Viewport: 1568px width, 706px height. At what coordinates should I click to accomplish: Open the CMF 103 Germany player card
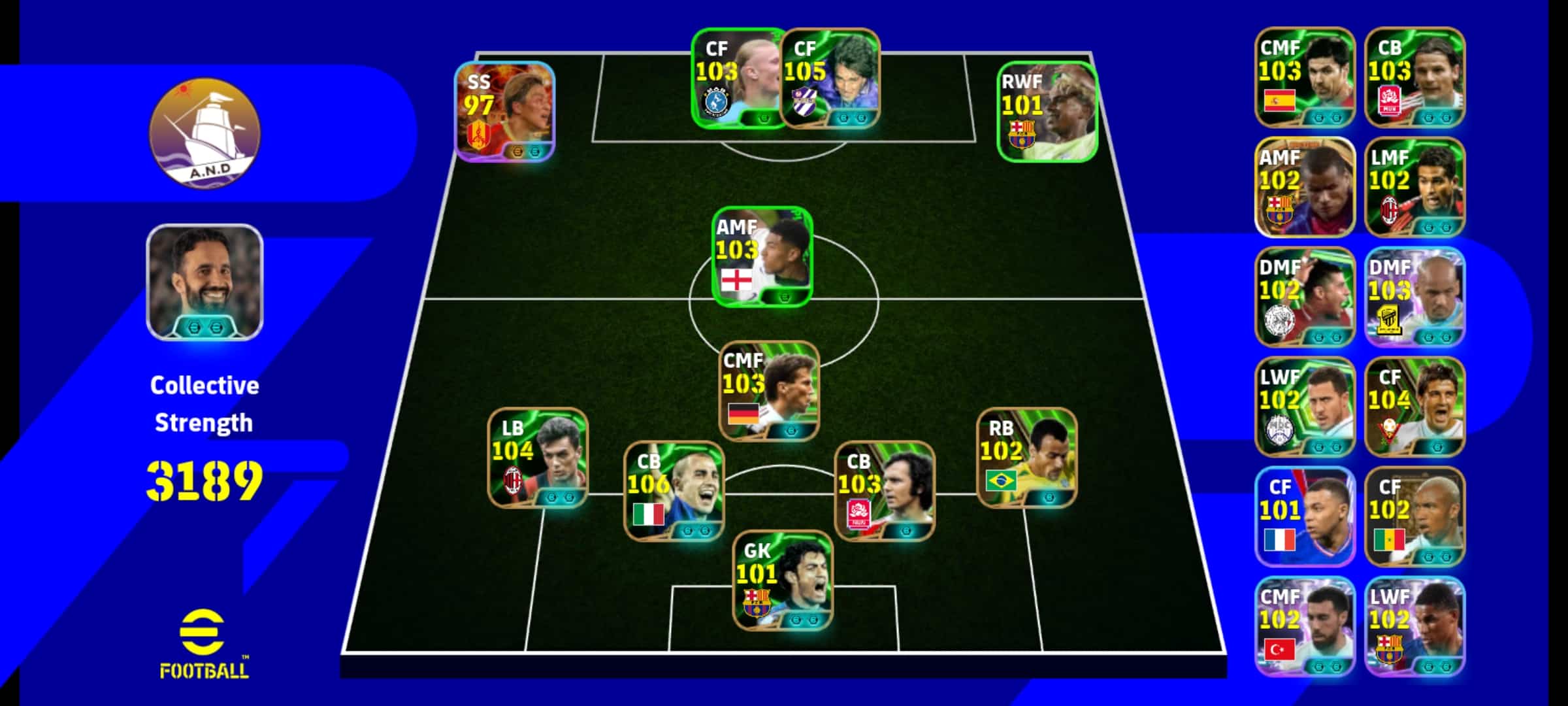click(769, 391)
